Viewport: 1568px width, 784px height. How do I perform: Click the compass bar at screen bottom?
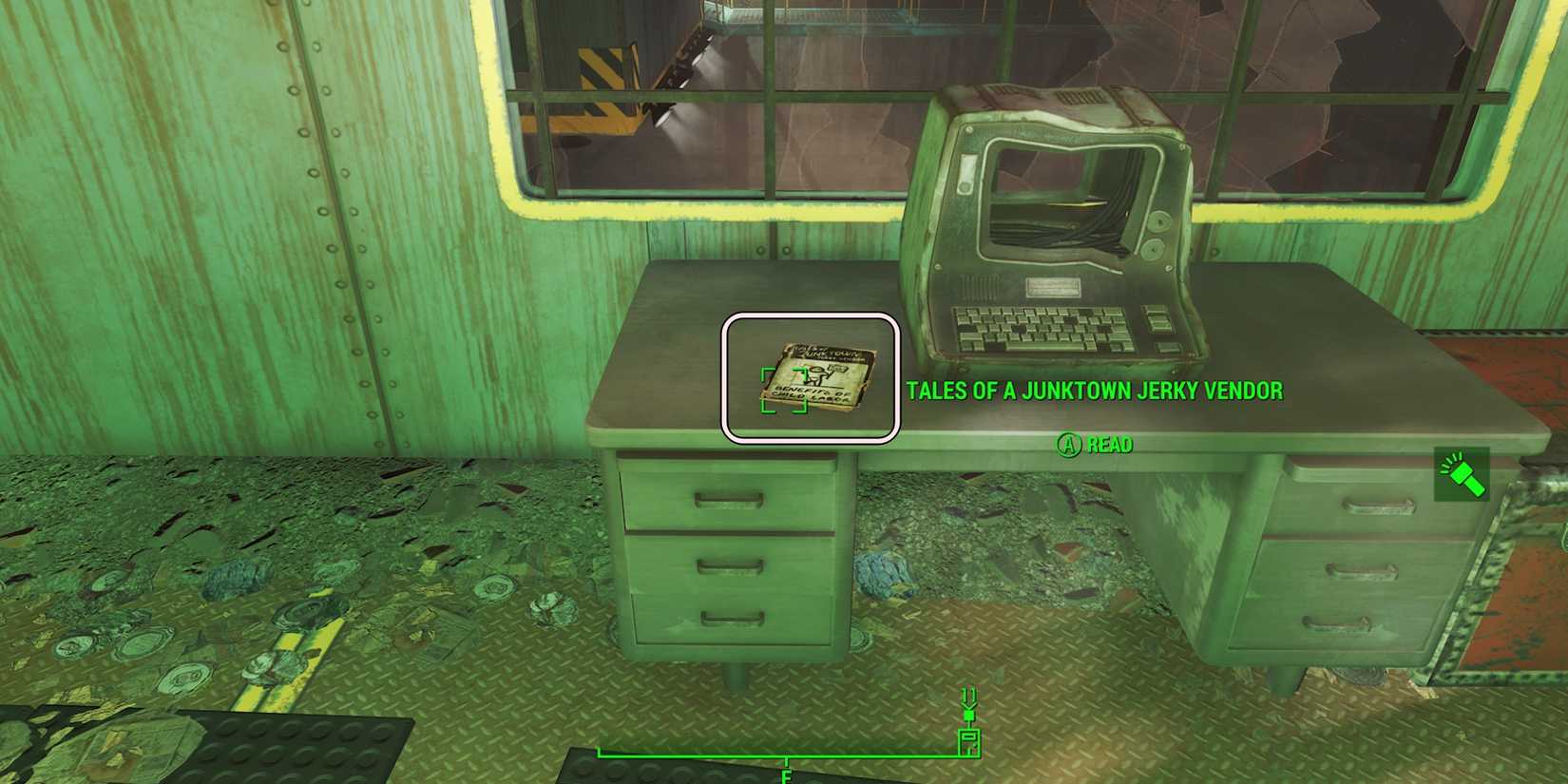(789, 755)
